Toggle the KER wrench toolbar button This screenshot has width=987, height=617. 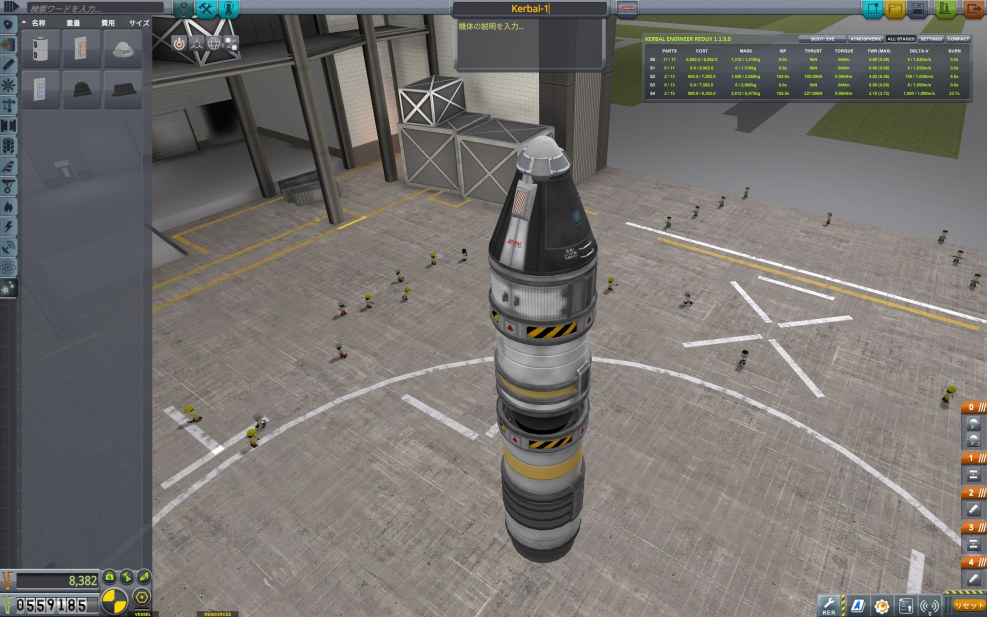[x=828, y=604]
